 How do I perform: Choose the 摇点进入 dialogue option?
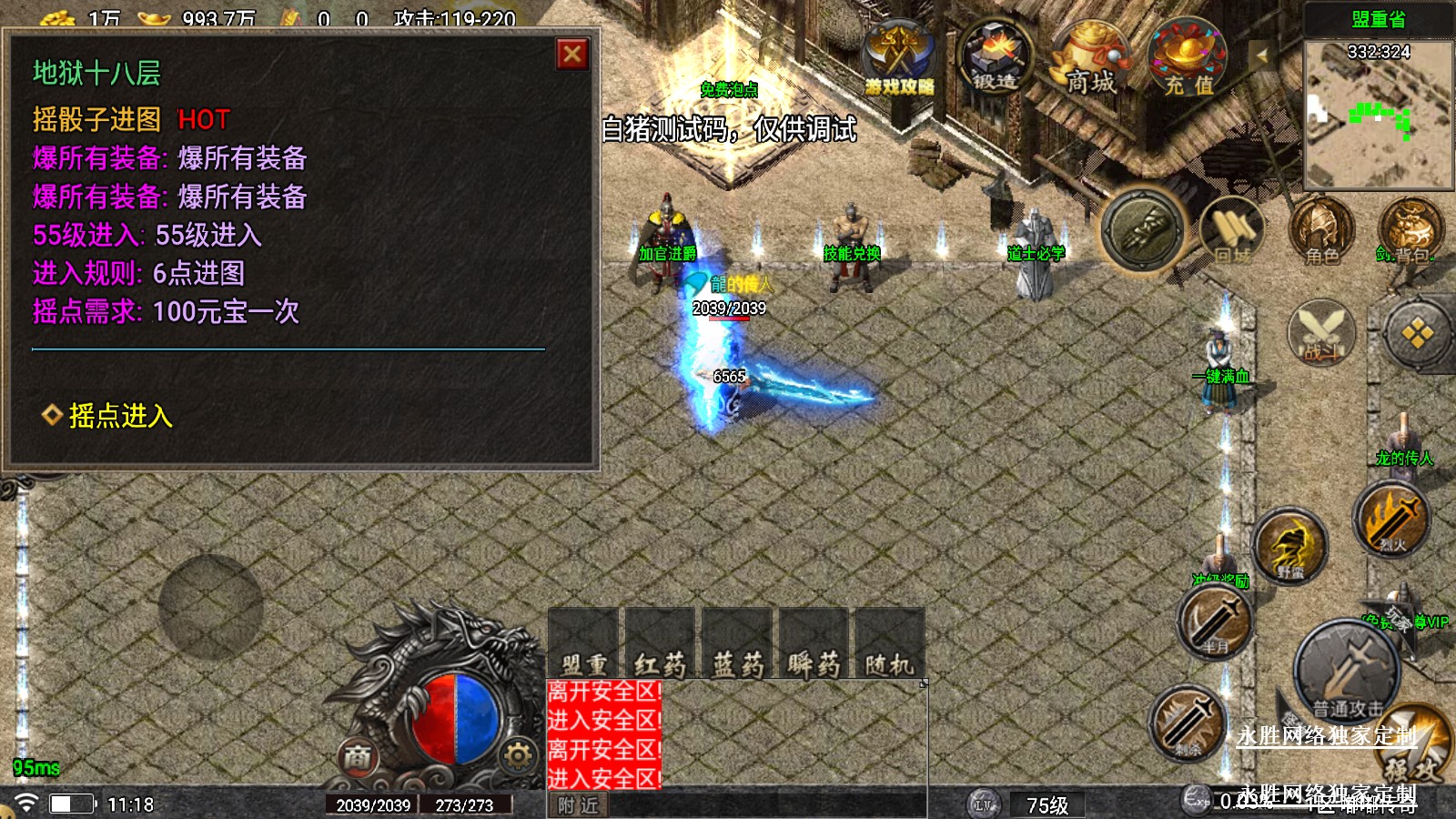120,416
